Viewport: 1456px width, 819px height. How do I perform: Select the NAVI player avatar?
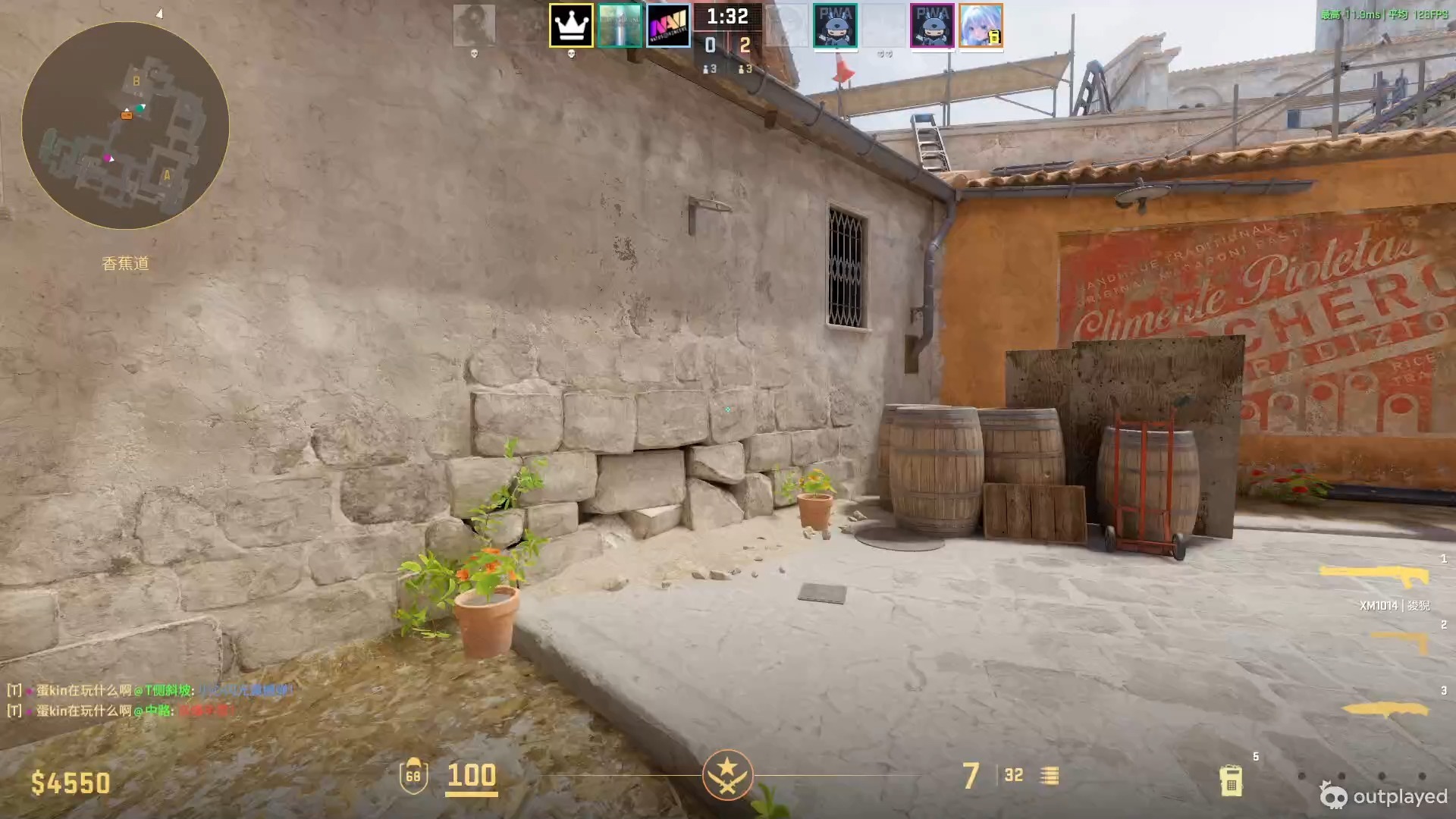(669, 27)
